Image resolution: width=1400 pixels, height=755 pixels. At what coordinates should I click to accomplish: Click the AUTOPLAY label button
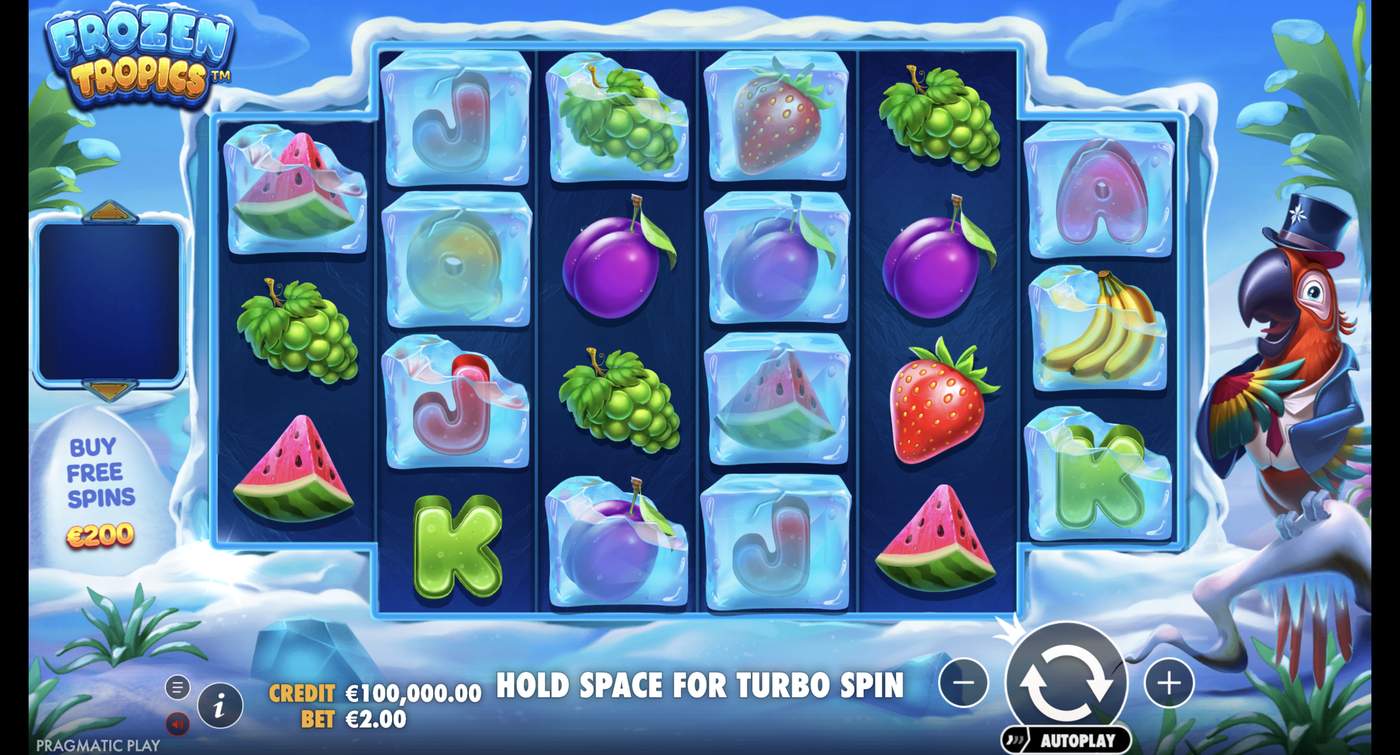click(x=1082, y=739)
